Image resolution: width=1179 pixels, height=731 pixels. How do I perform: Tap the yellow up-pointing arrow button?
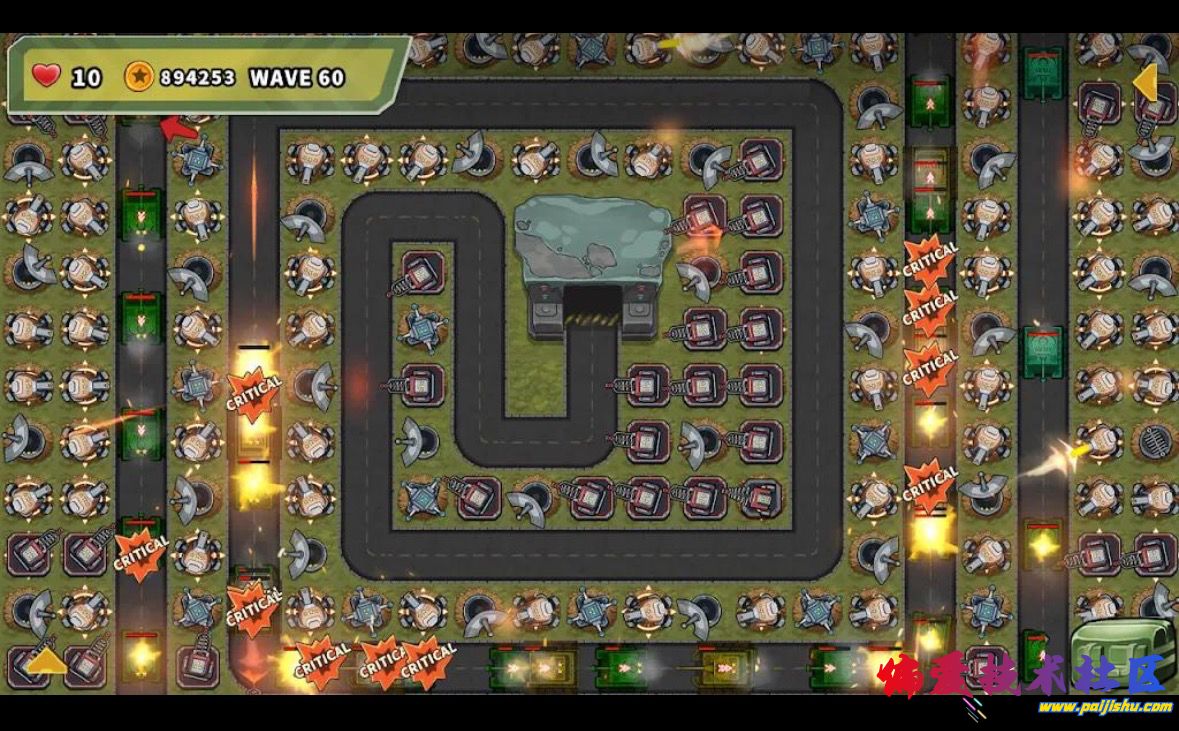point(45,662)
